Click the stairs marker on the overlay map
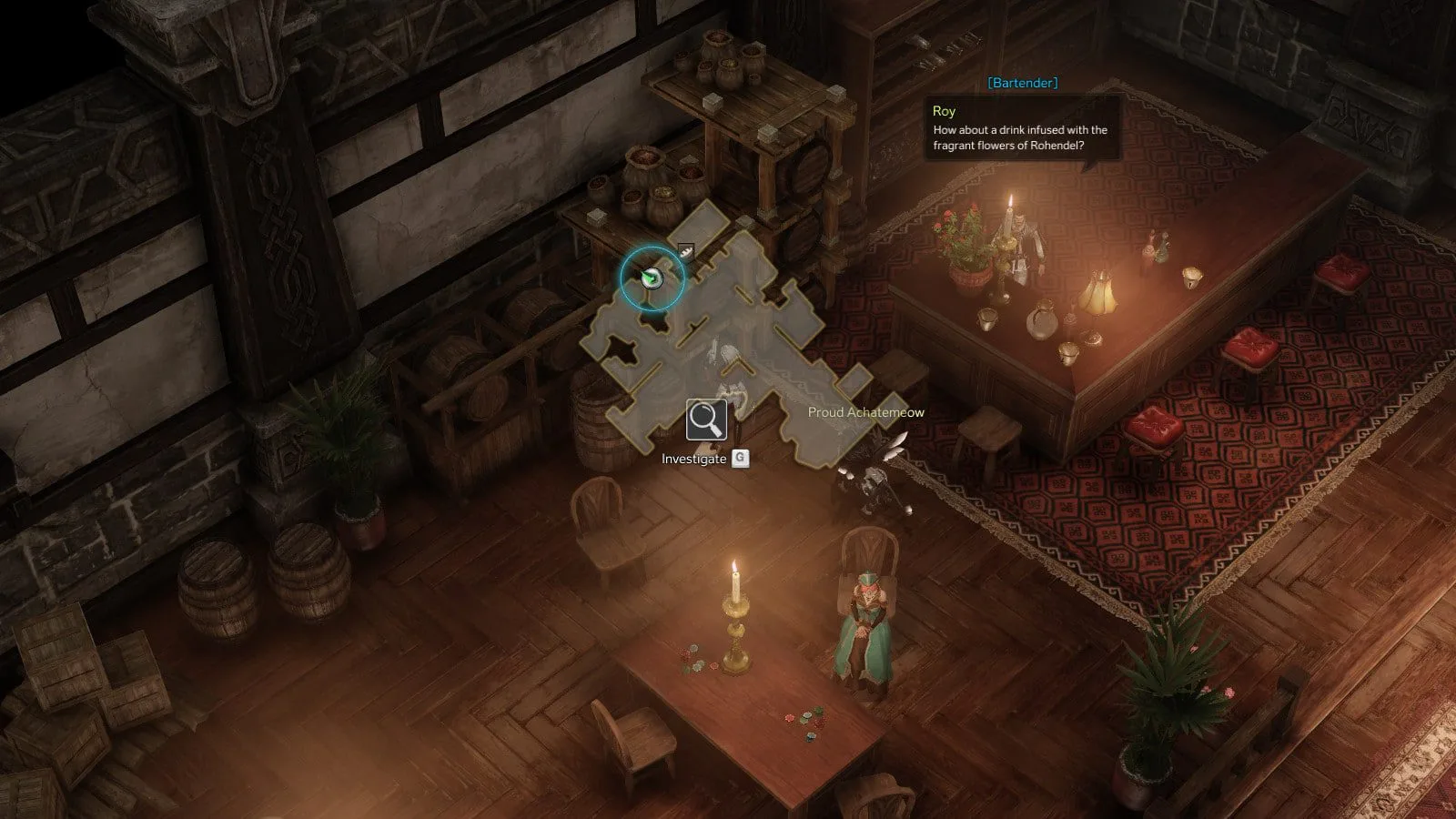The width and height of the screenshot is (1456, 819). click(x=686, y=251)
